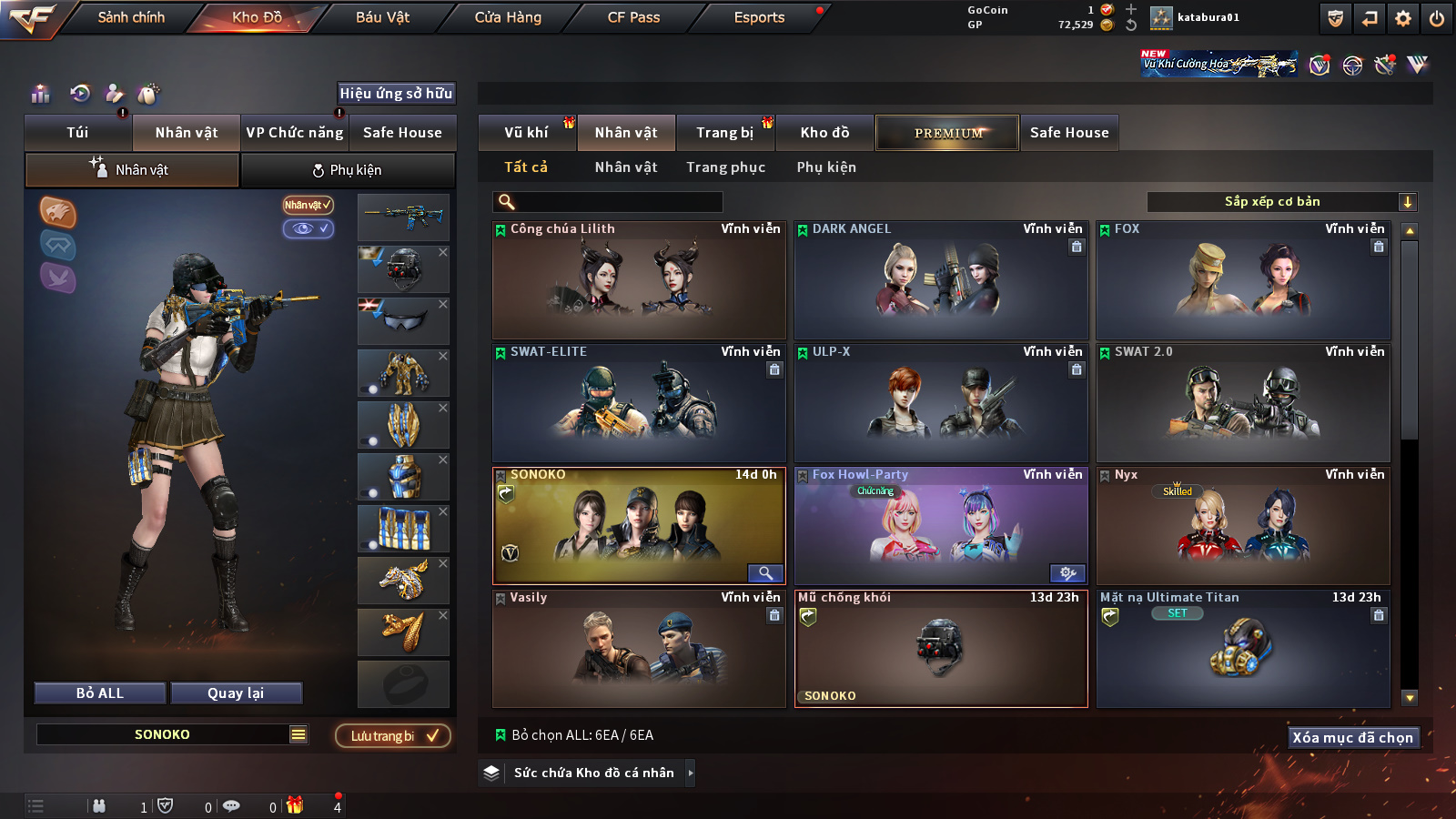Click the Quay lại button
This screenshot has width=1456, height=819.
pos(236,693)
